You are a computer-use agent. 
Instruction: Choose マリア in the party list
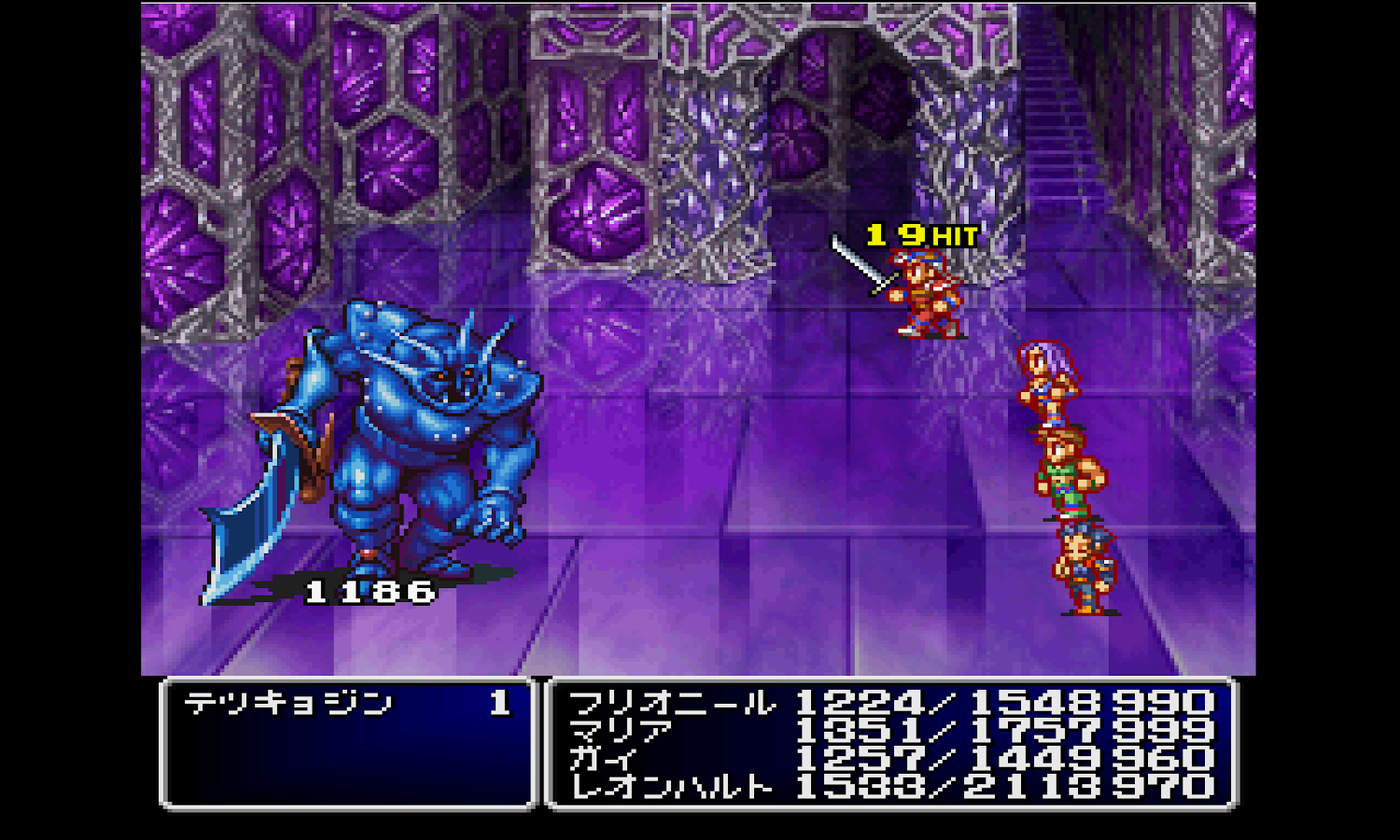[x=621, y=731]
